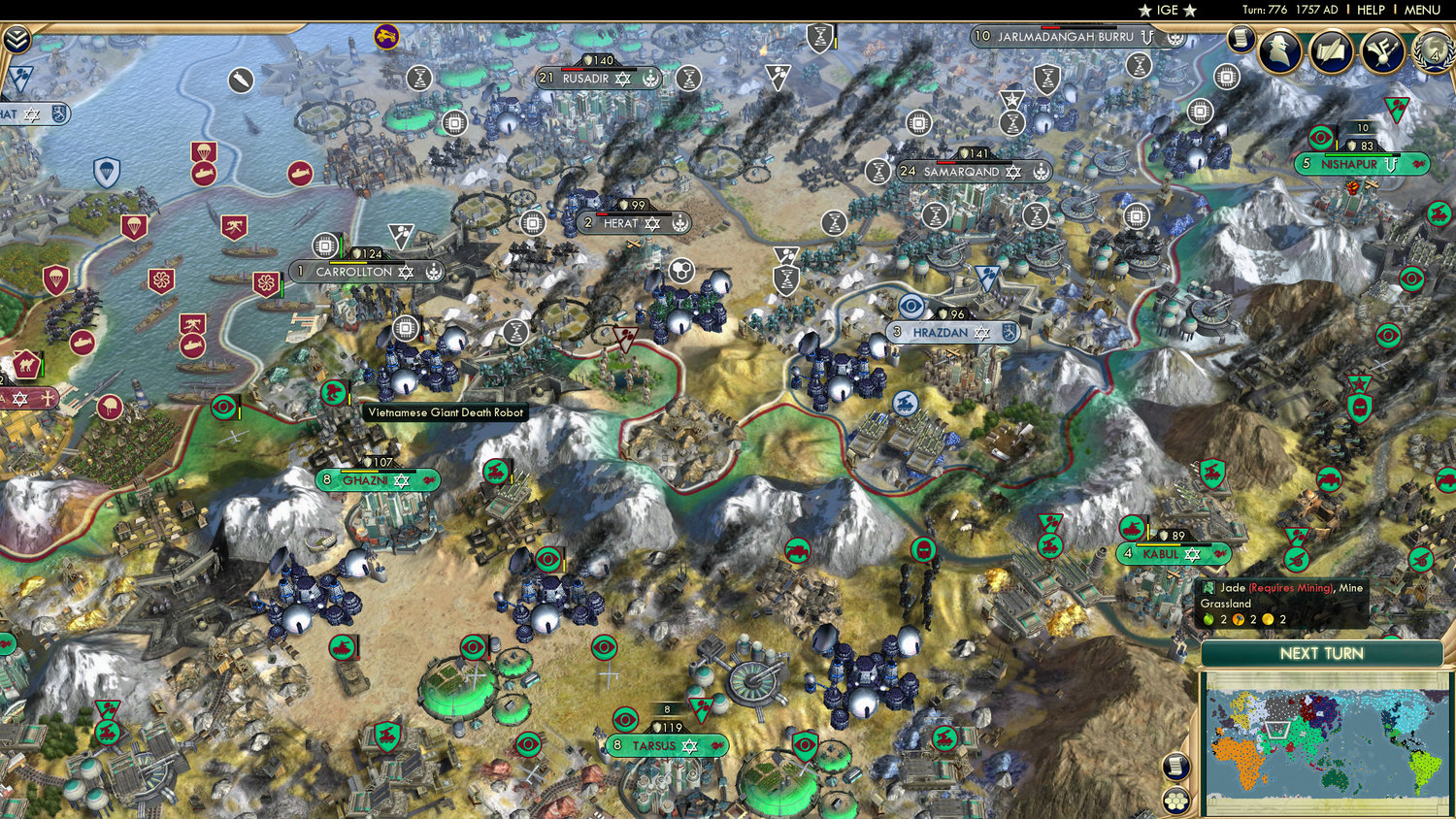Image resolution: width=1456 pixels, height=819 pixels.
Task: Click the Judaism star icon on Tarsus banner
Action: click(689, 745)
